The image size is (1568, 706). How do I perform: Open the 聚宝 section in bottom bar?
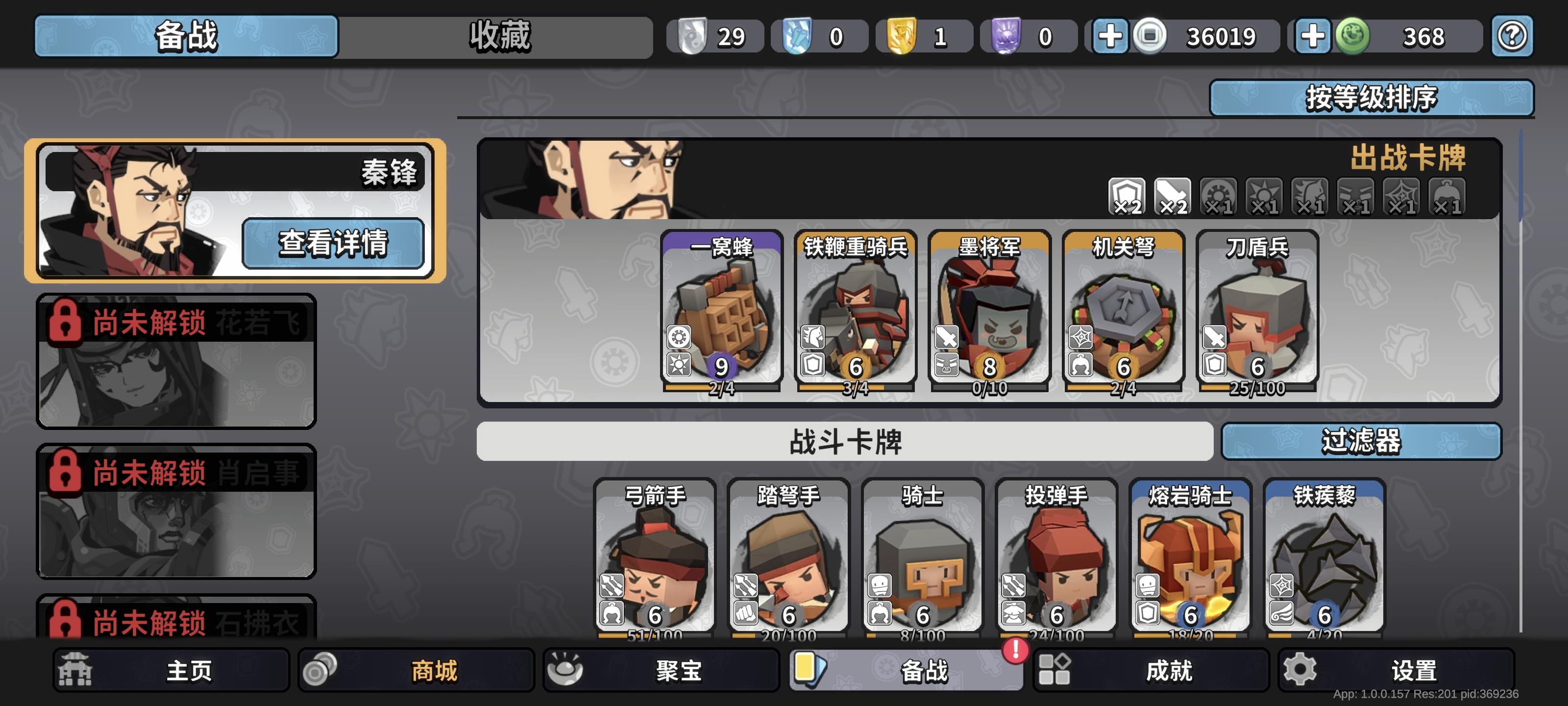(x=662, y=670)
